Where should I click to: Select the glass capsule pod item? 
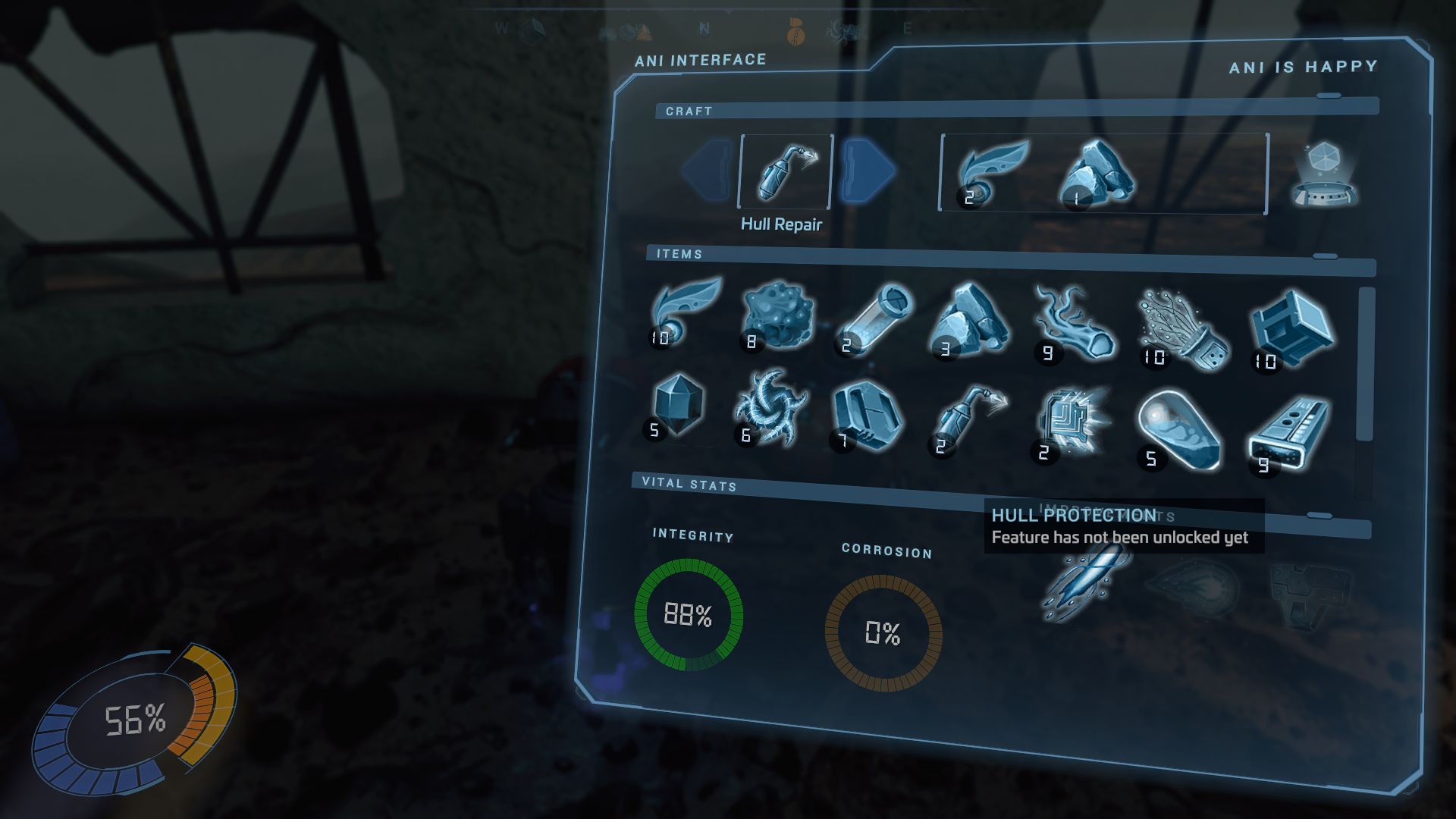point(1178,430)
